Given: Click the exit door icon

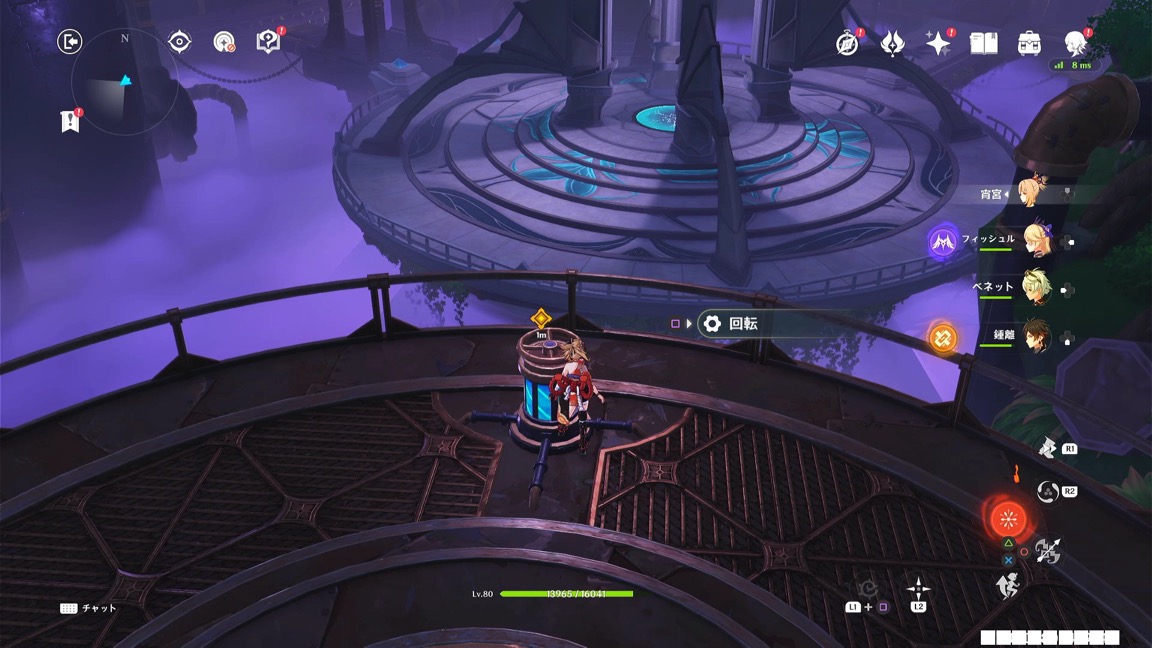Looking at the screenshot, I should click(69, 41).
